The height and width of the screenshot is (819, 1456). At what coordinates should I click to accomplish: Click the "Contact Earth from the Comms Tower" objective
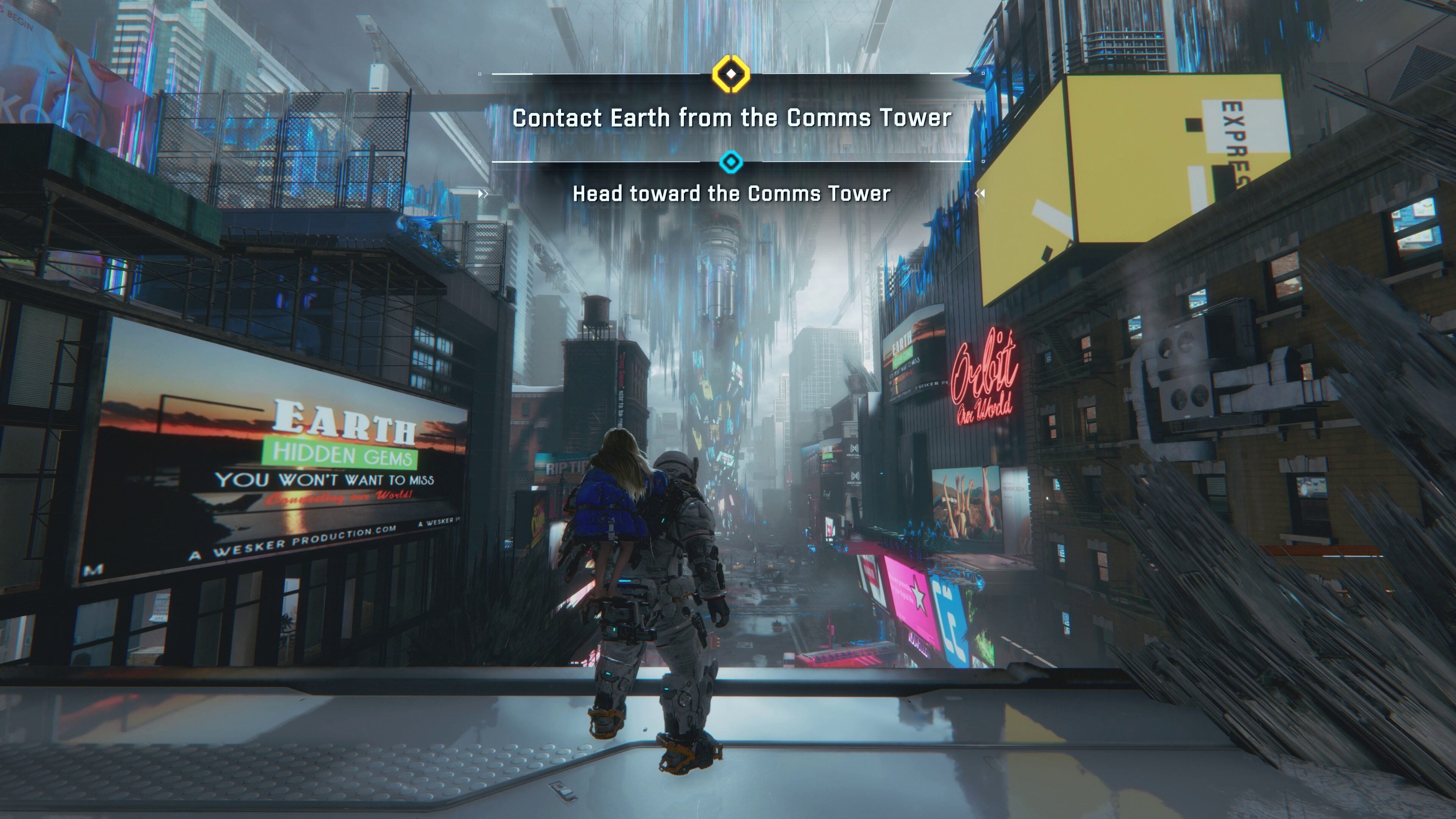coord(731,118)
